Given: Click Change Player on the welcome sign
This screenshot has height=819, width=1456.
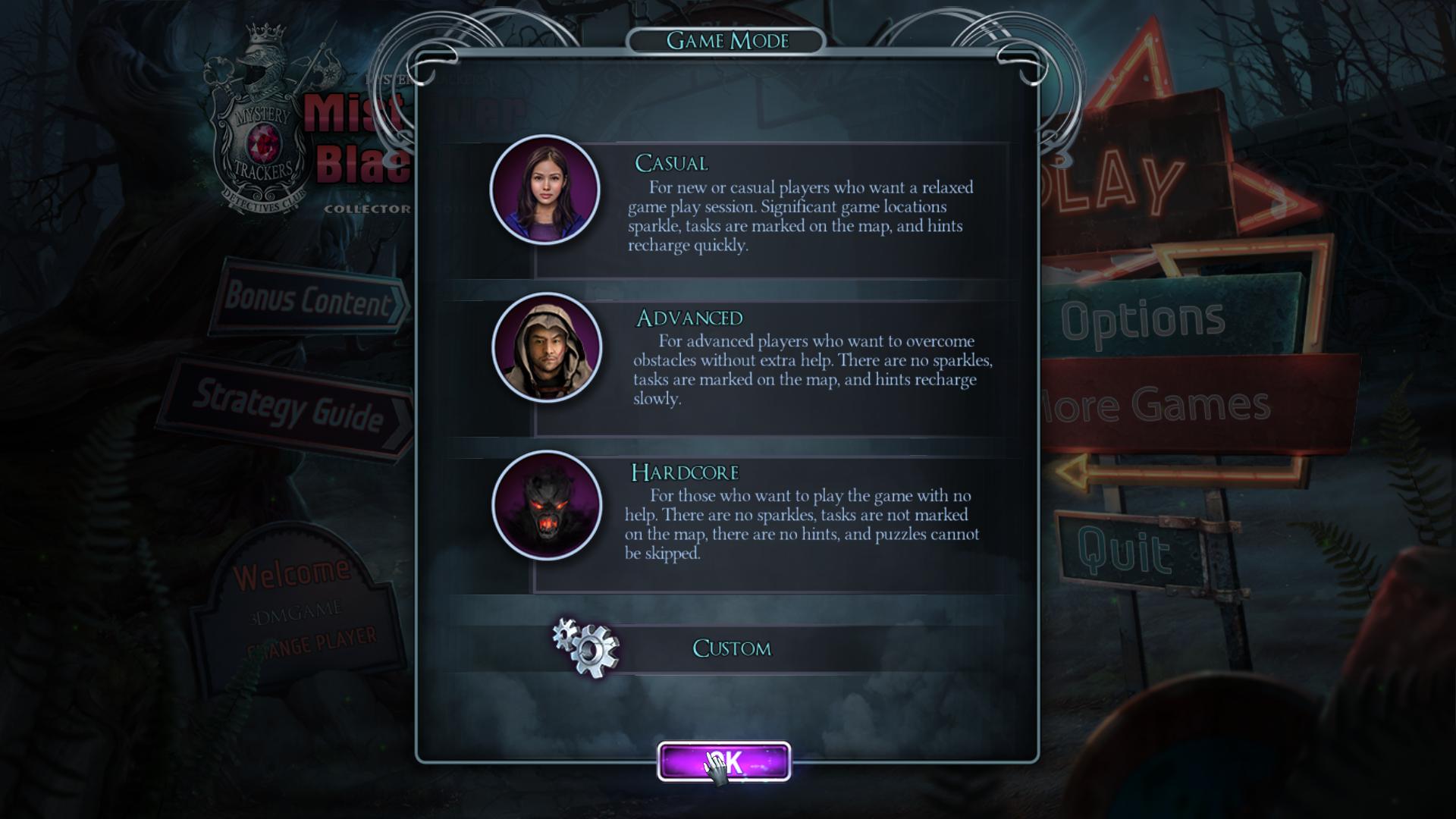Looking at the screenshot, I should pyautogui.click(x=312, y=642).
